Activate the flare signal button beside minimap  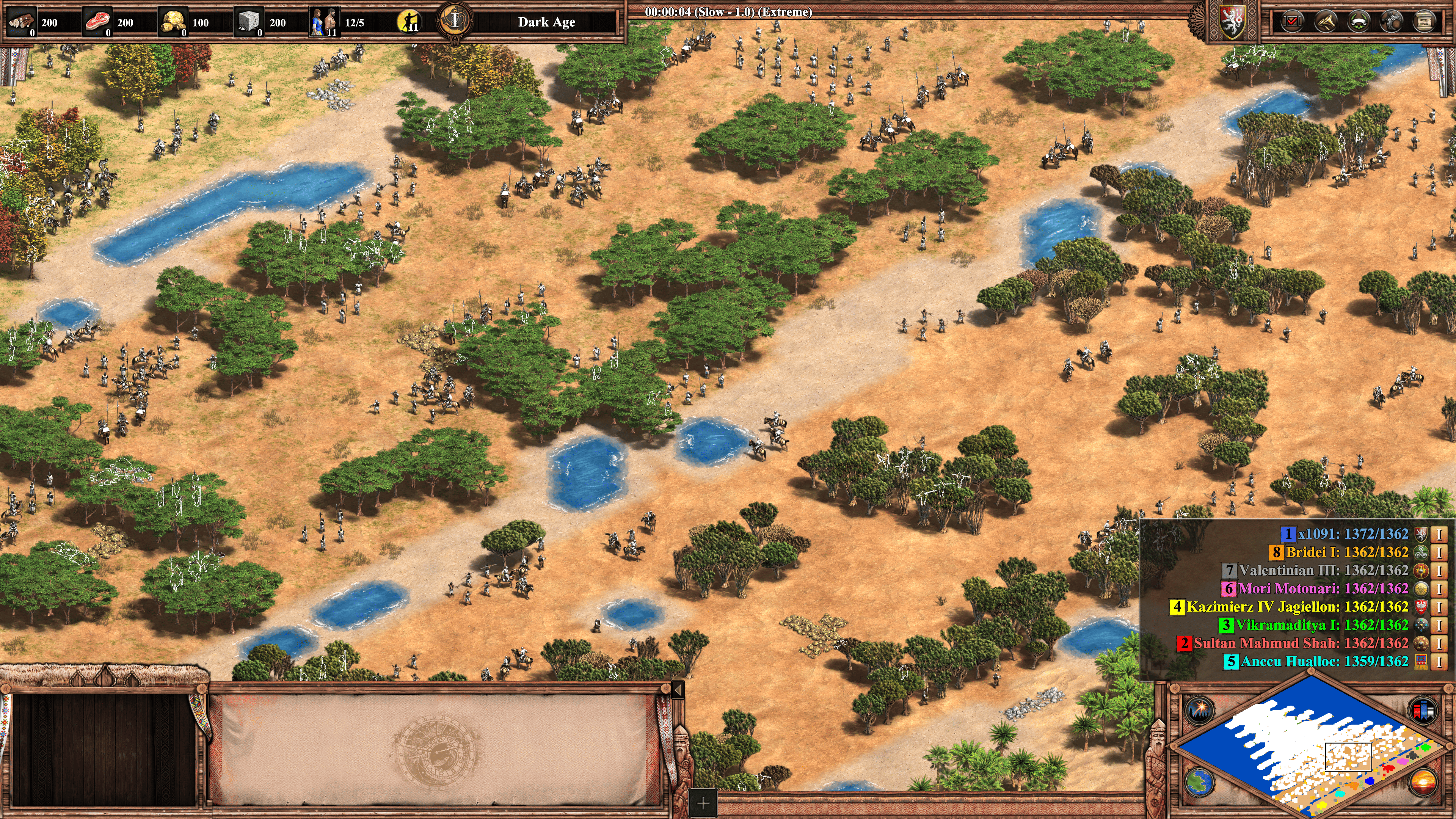[x=1199, y=710]
